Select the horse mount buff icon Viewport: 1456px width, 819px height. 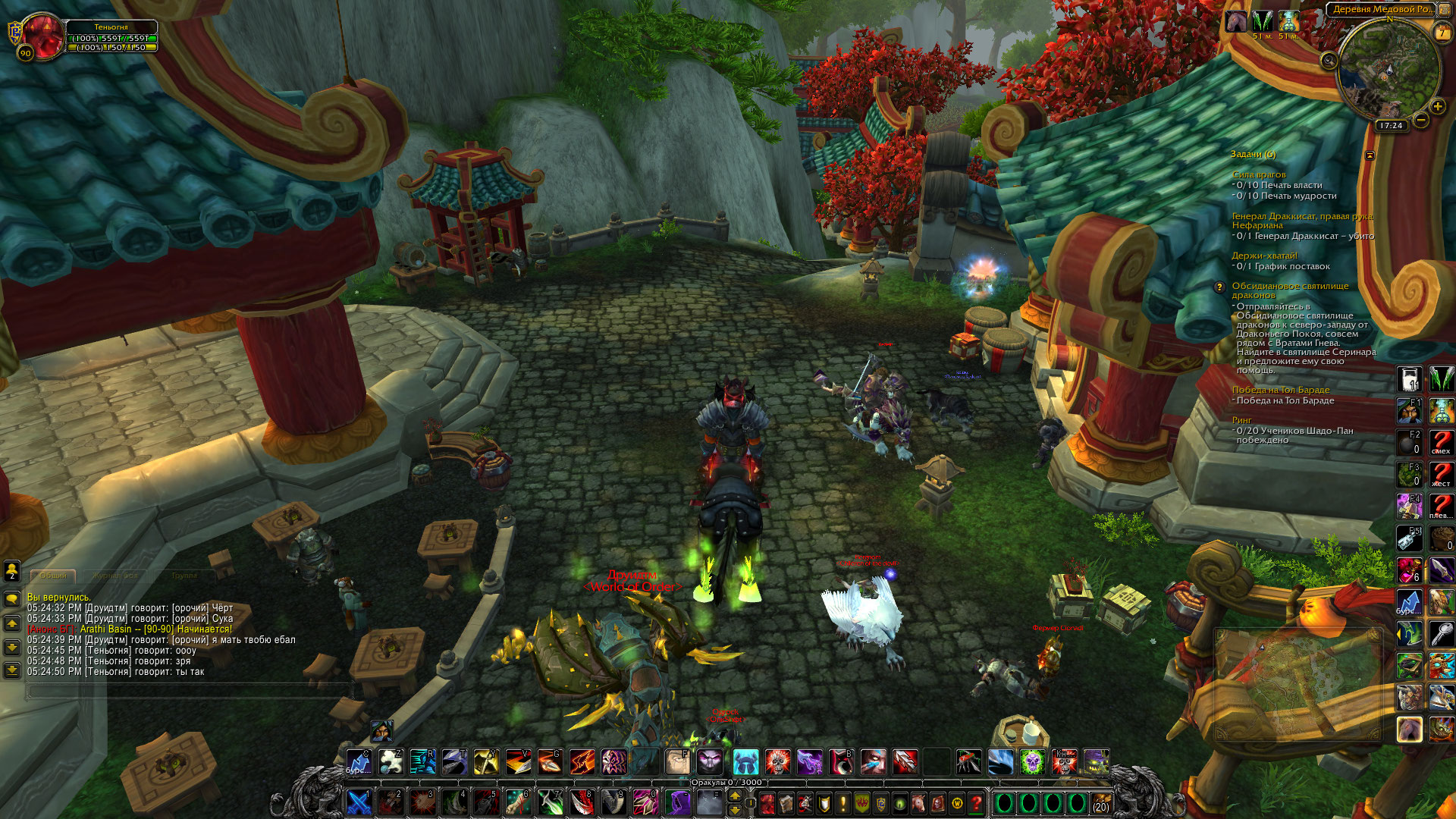point(1236,21)
